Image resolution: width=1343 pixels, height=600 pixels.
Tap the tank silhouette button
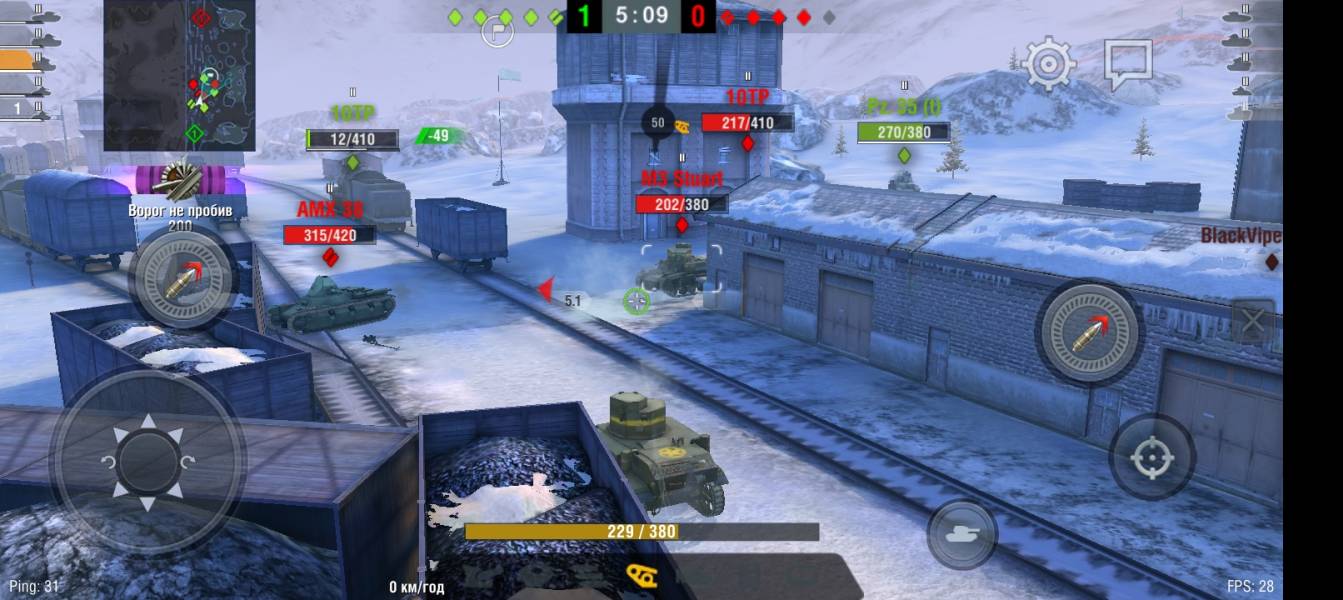point(962,534)
